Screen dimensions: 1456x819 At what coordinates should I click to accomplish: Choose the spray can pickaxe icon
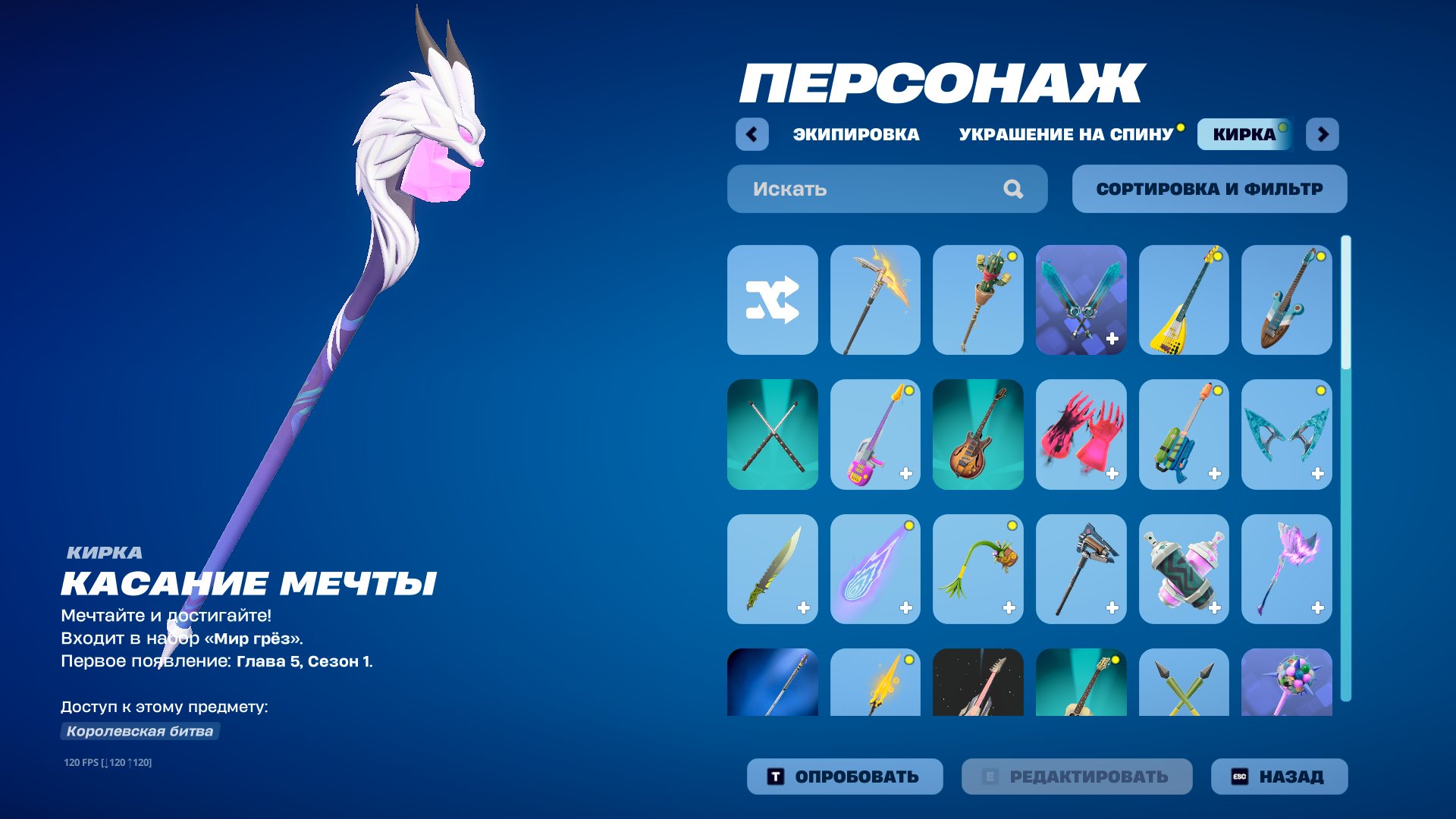click(1185, 569)
